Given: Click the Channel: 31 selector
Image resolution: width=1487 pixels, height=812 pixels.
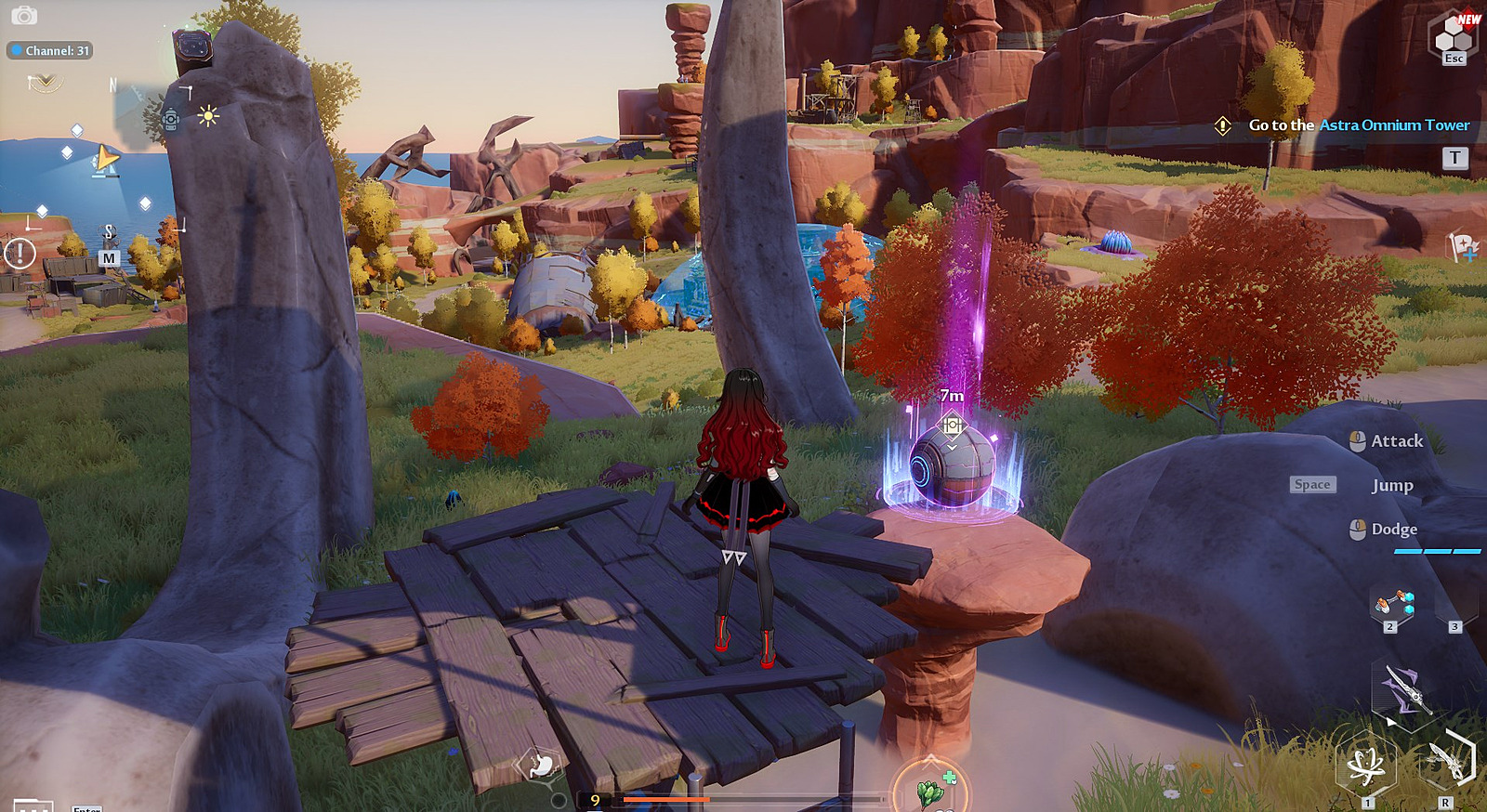Looking at the screenshot, I should point(50,51).
